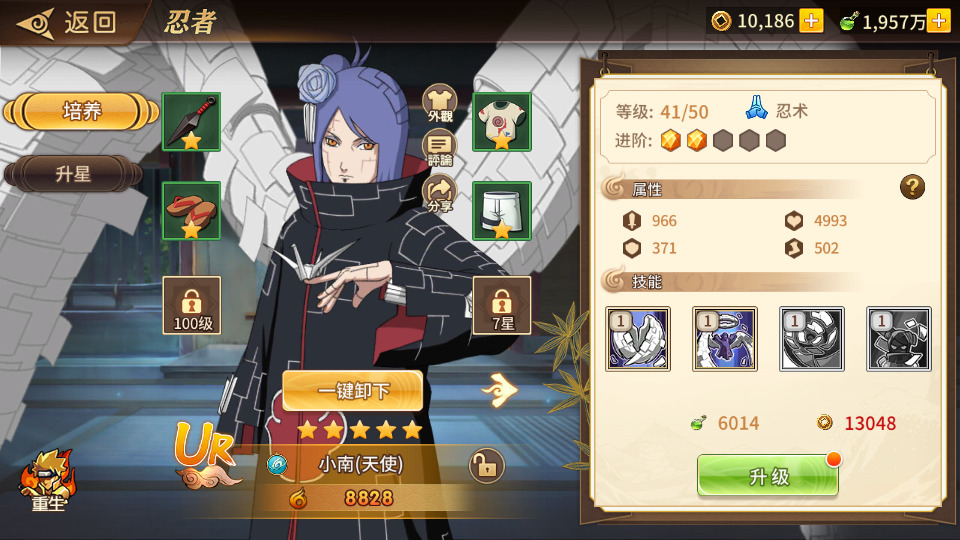Viewport: 960px width, 540px height.
Task: Tap the locked 7星 slot
Action: coord(501,305)
